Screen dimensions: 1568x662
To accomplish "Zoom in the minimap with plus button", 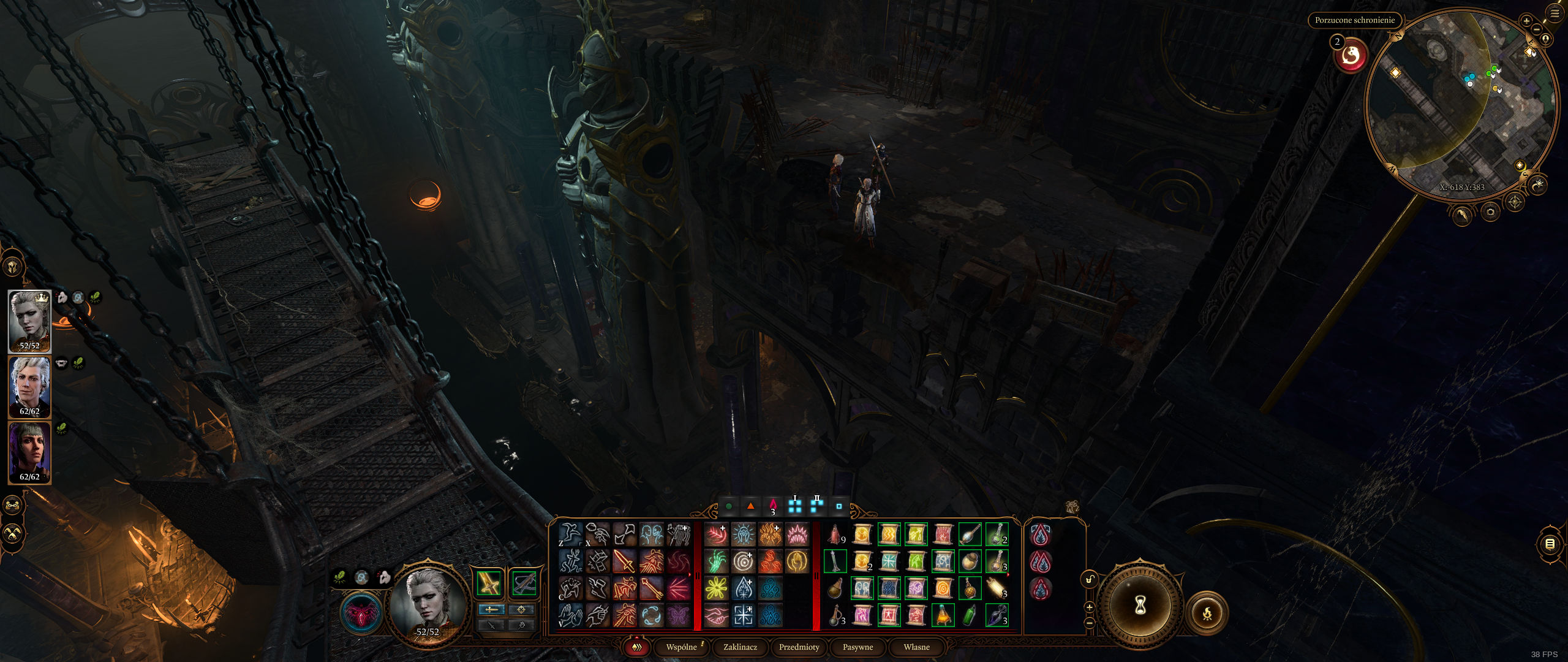I will point(1526,21).
